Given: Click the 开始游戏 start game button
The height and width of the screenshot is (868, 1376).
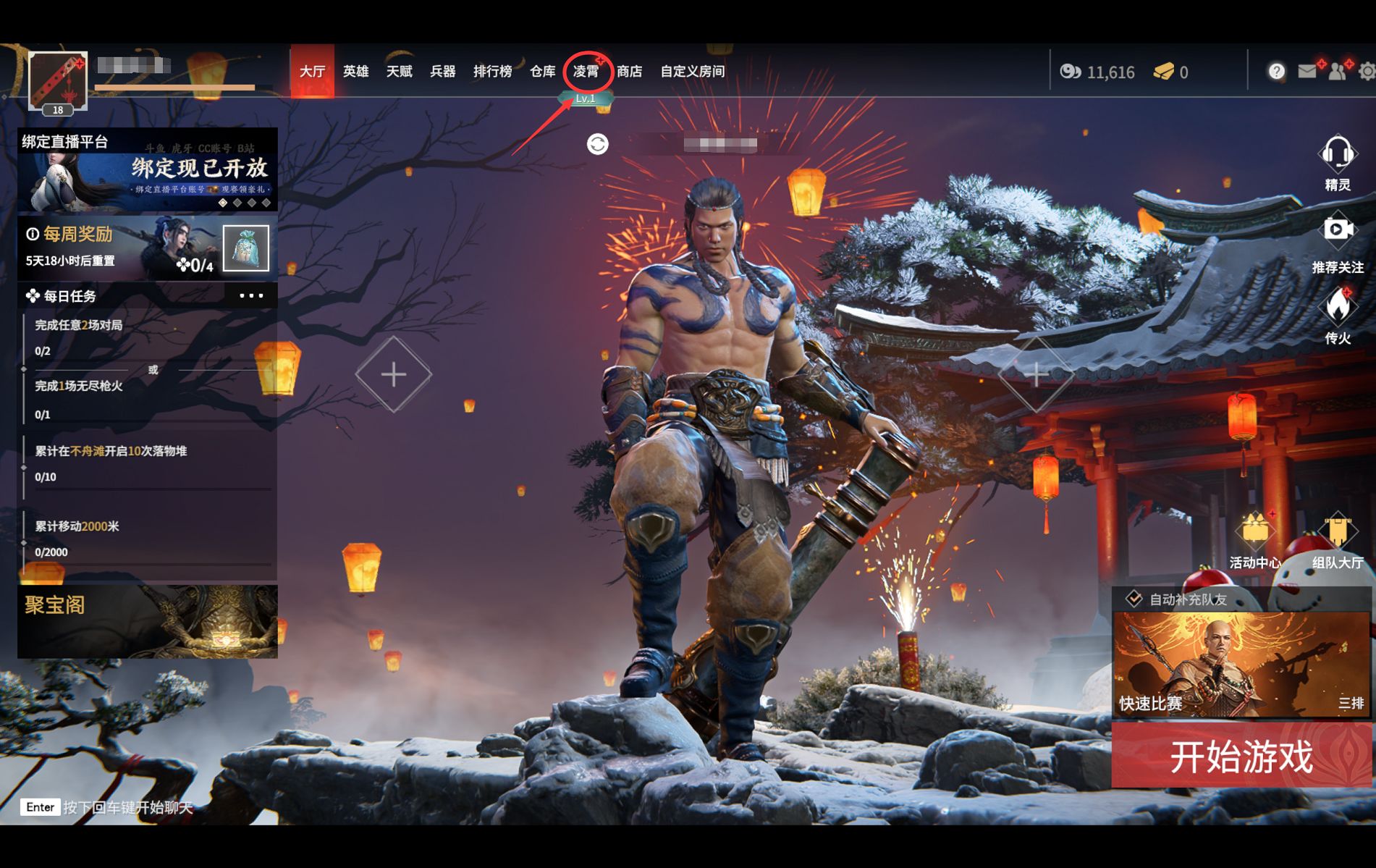Looking at the screenshot, I should click(1241, 757).
